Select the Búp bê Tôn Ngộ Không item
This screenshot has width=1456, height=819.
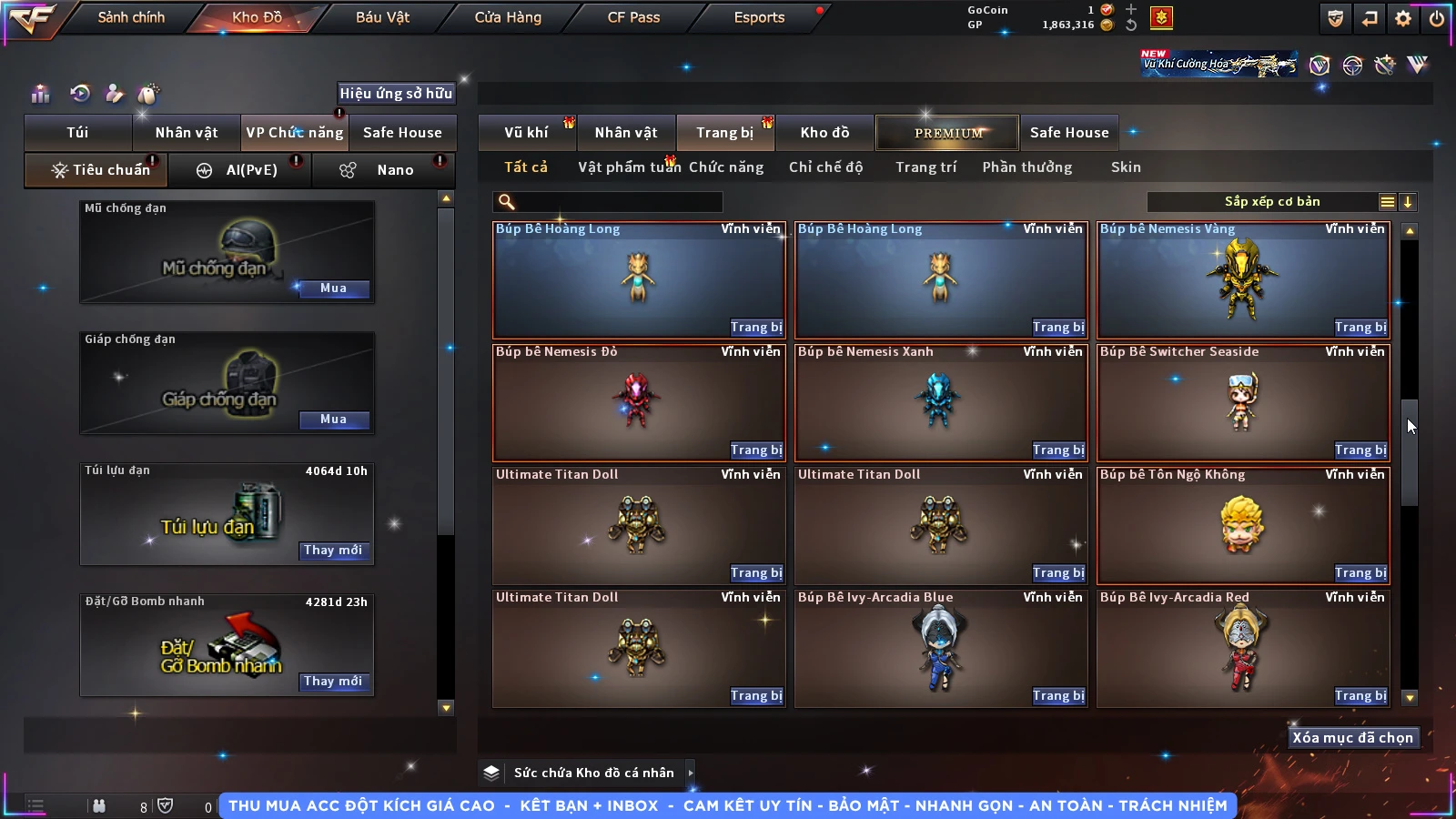(x=1243, y=525)
